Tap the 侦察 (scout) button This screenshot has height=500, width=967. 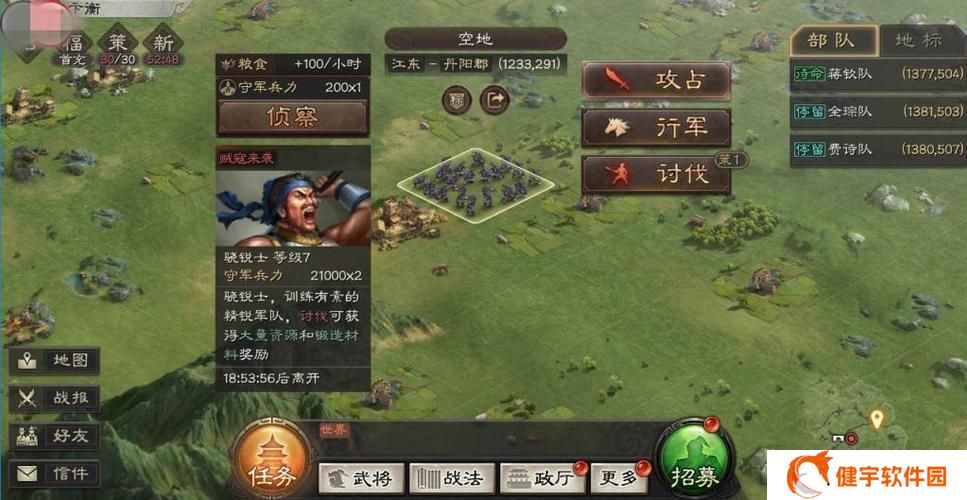point(292,117)
